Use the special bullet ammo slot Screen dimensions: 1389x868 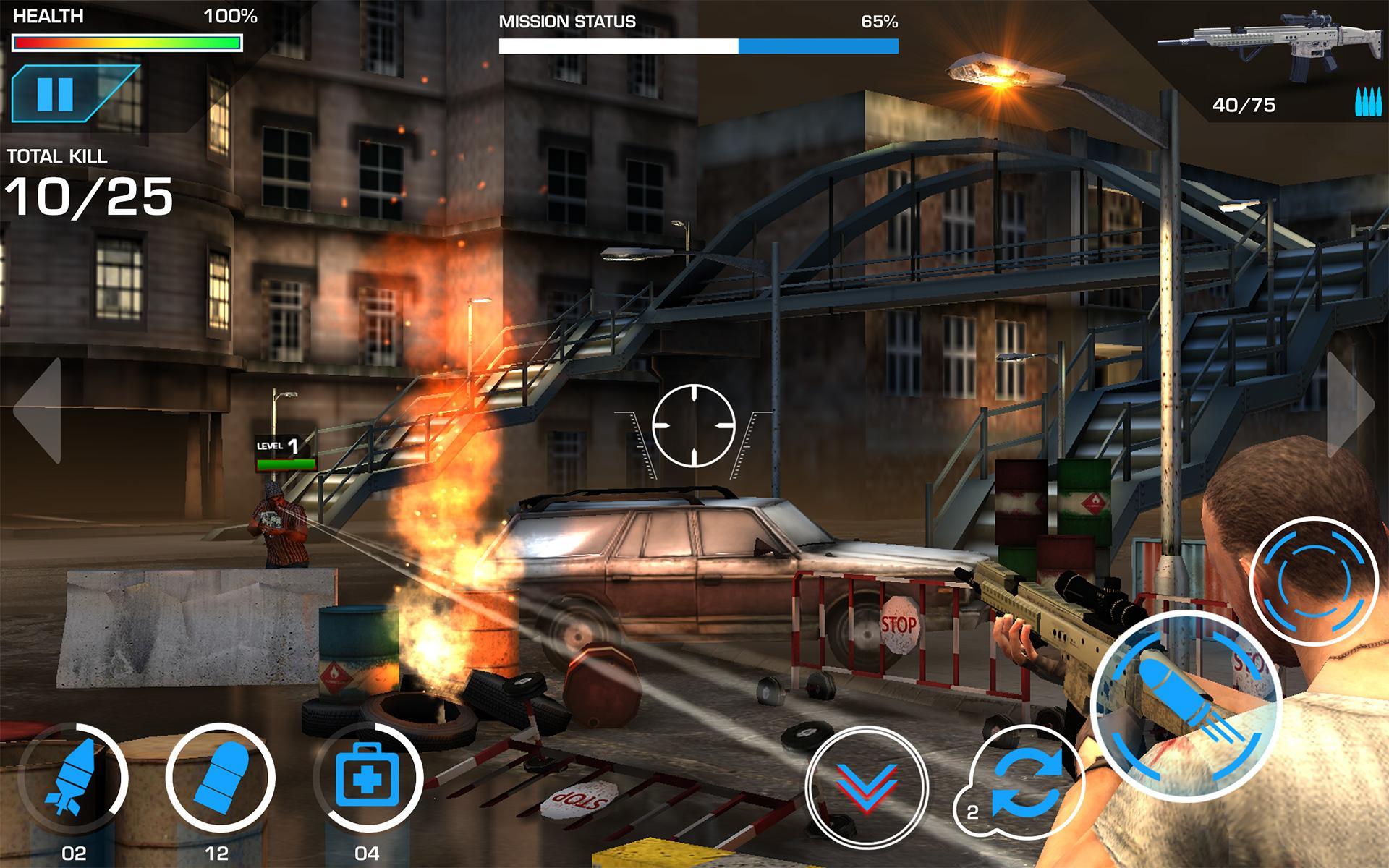(x=220, y=778)
